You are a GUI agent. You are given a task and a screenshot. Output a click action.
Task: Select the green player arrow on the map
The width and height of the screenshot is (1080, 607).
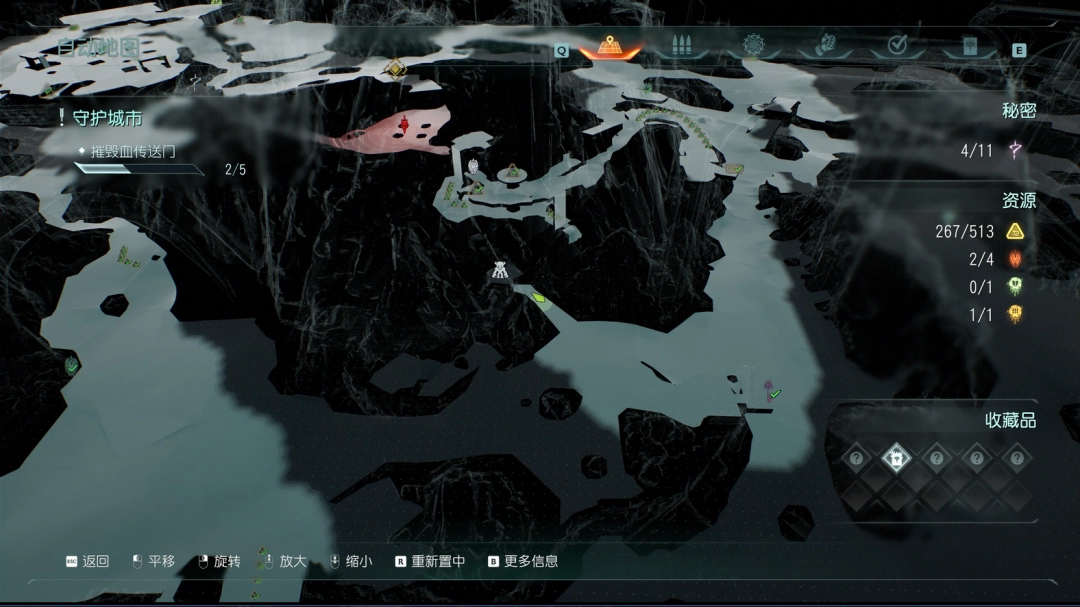pyautogui.click(x=540, y=297)
